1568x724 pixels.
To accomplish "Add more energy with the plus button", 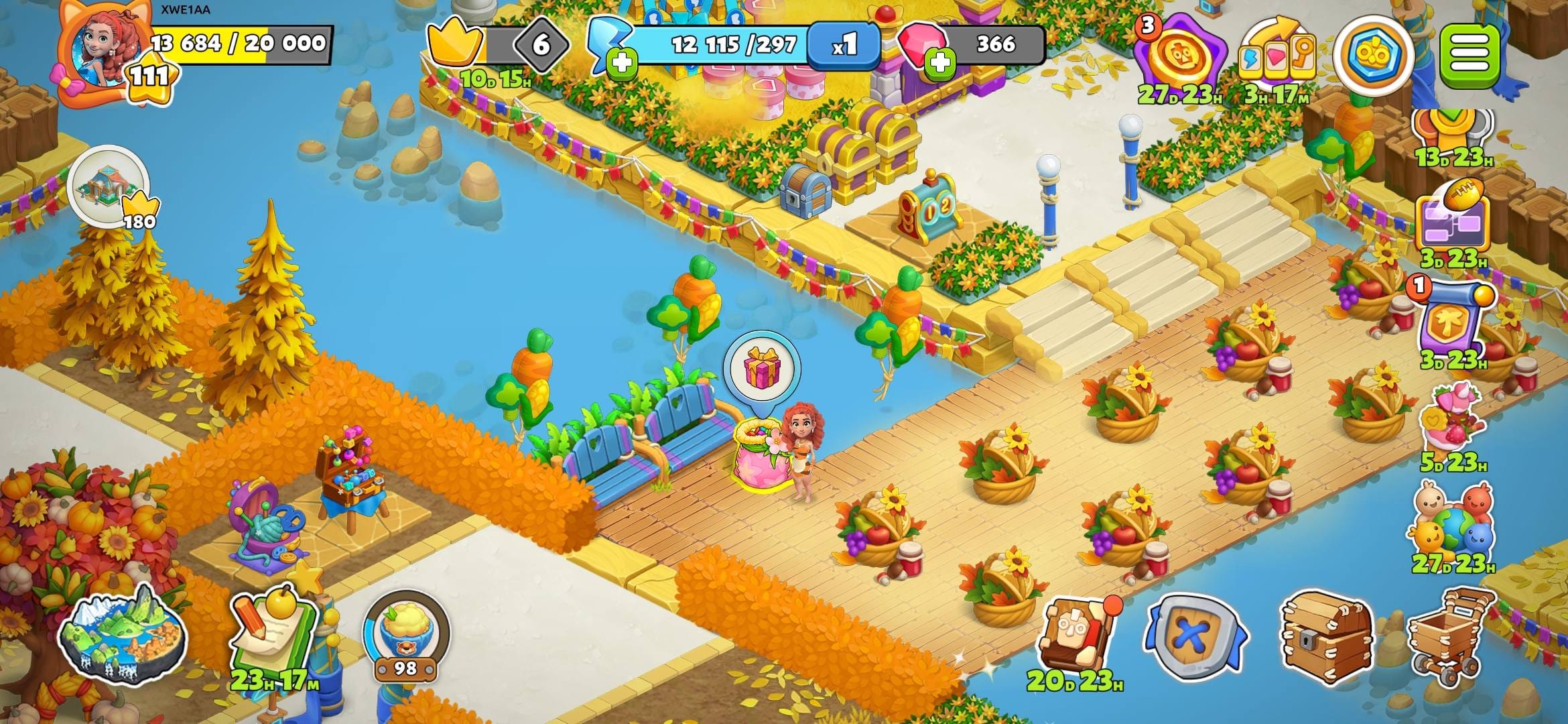I will [622, 64].
